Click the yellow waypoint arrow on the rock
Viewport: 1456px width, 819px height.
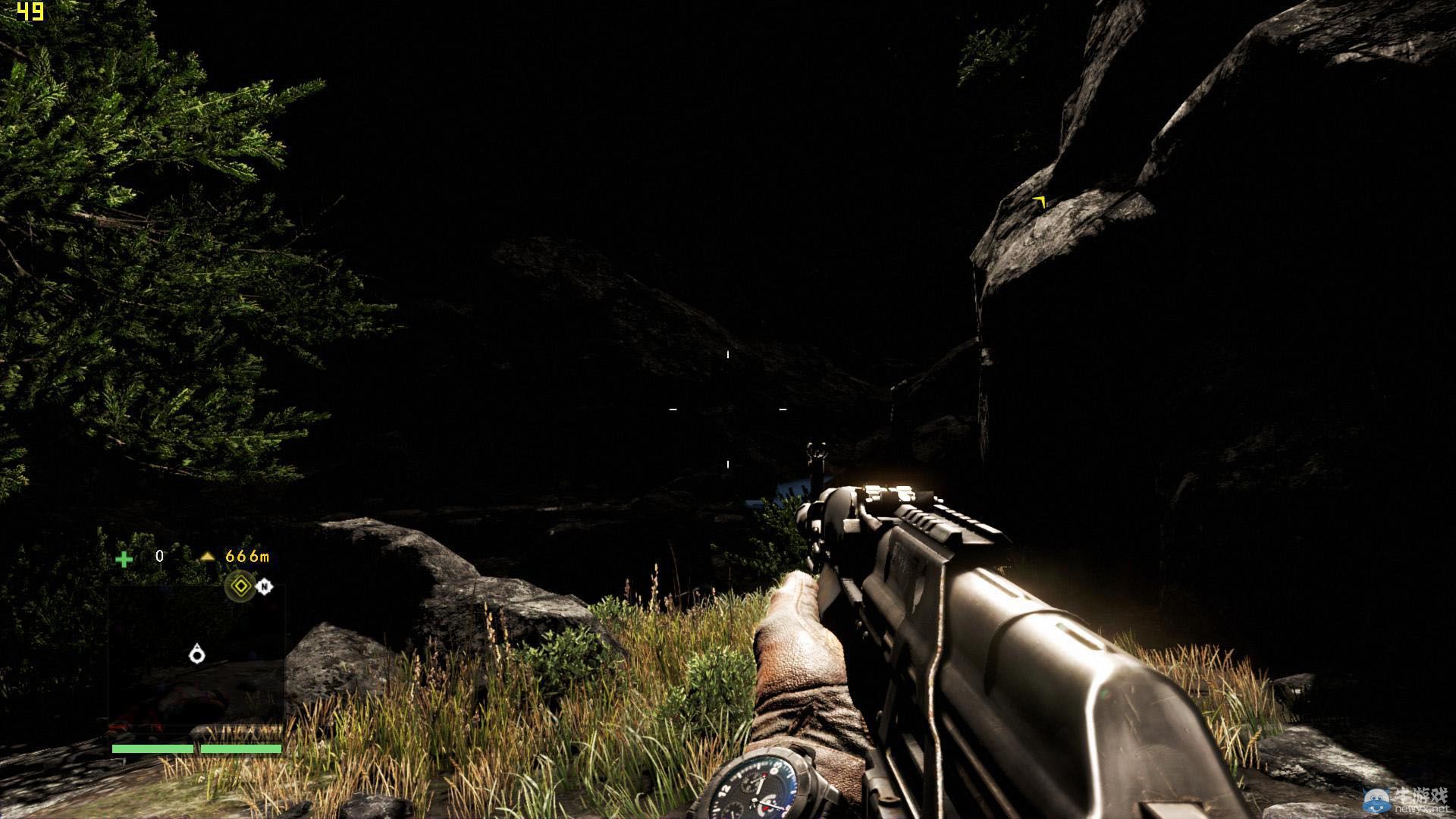[x=1040, y=202]
